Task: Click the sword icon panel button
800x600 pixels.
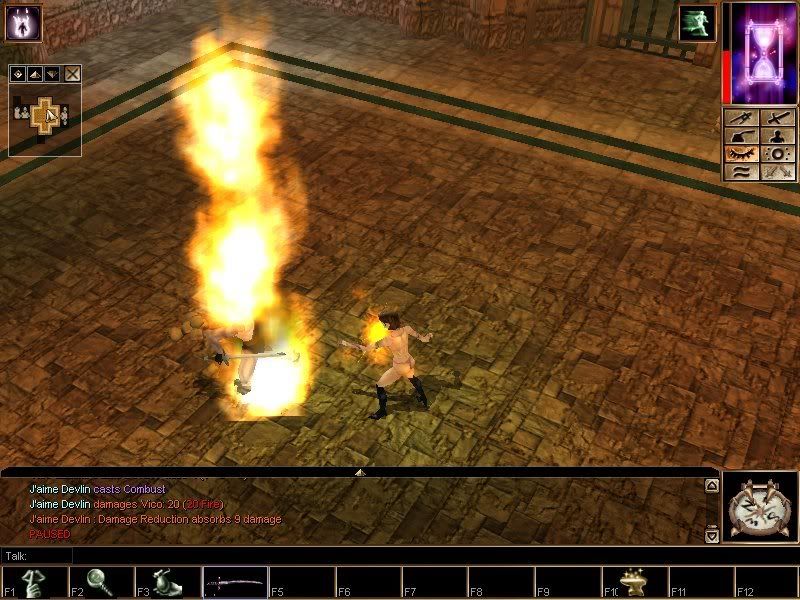Action: [x=777, y=119]
